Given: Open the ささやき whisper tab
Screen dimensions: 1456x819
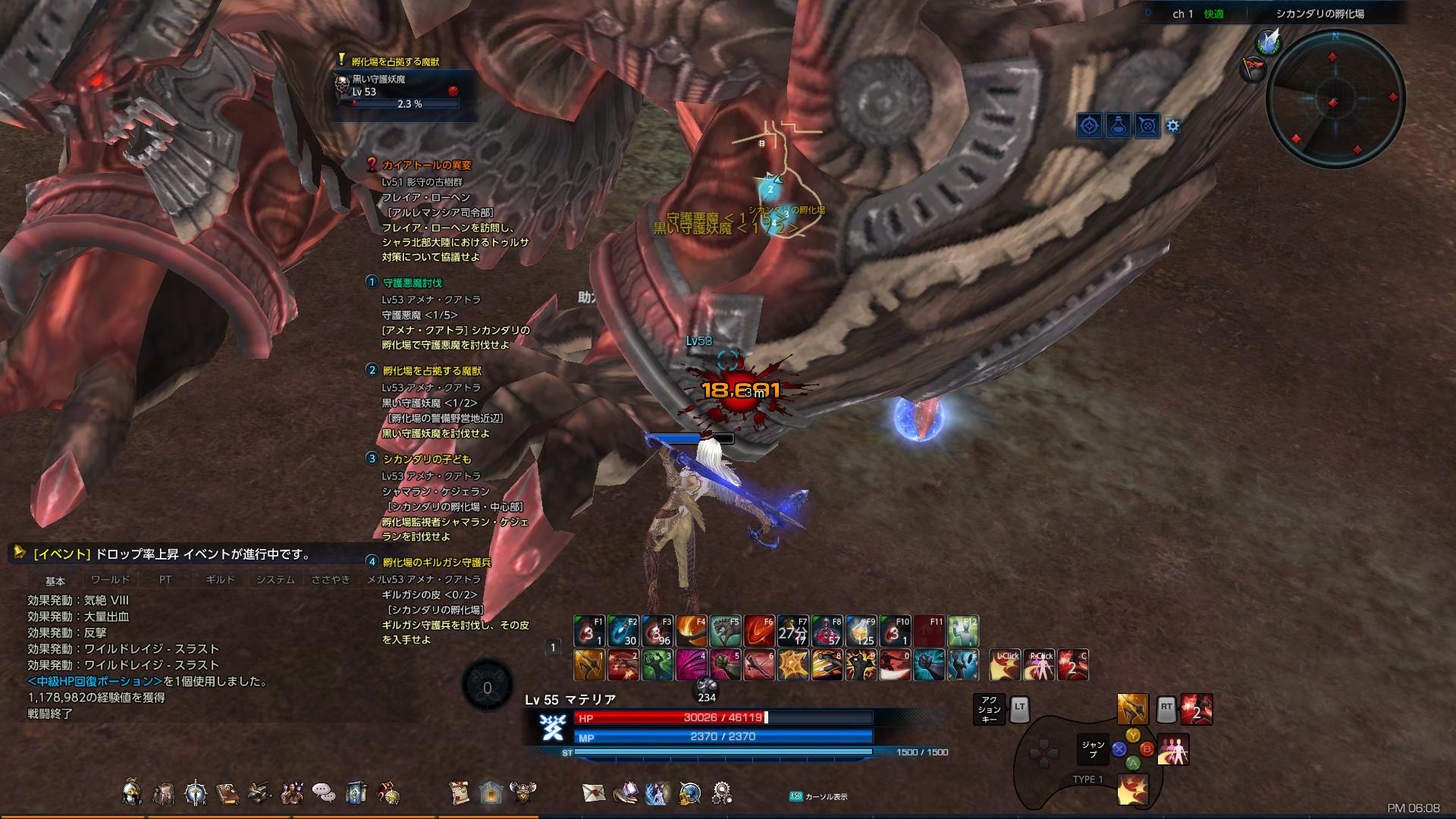Looking at the screenshot, I should (x=331, y=580).
